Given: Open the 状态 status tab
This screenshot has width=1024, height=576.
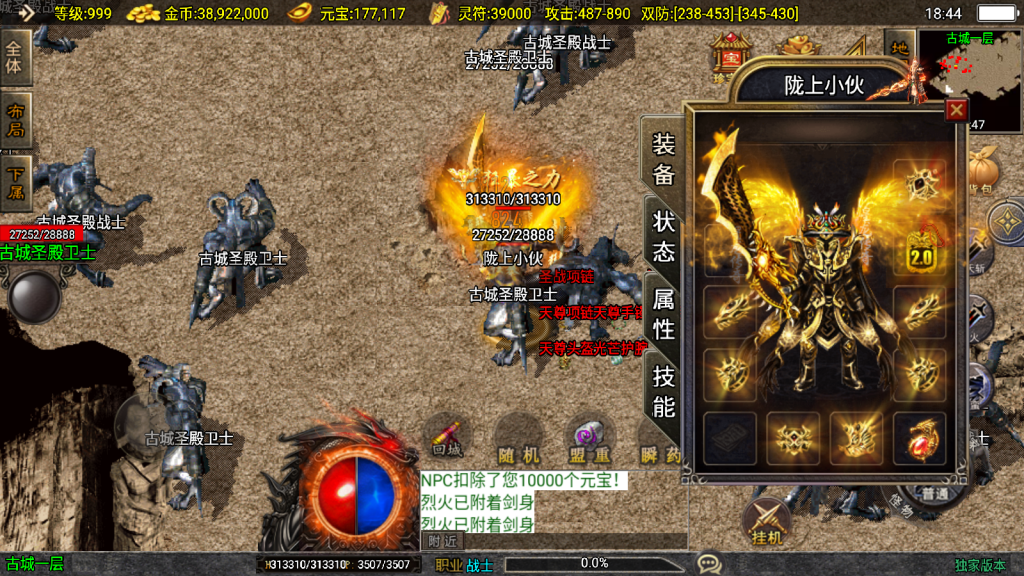Looking at the screenshot, I should (663, 236).
